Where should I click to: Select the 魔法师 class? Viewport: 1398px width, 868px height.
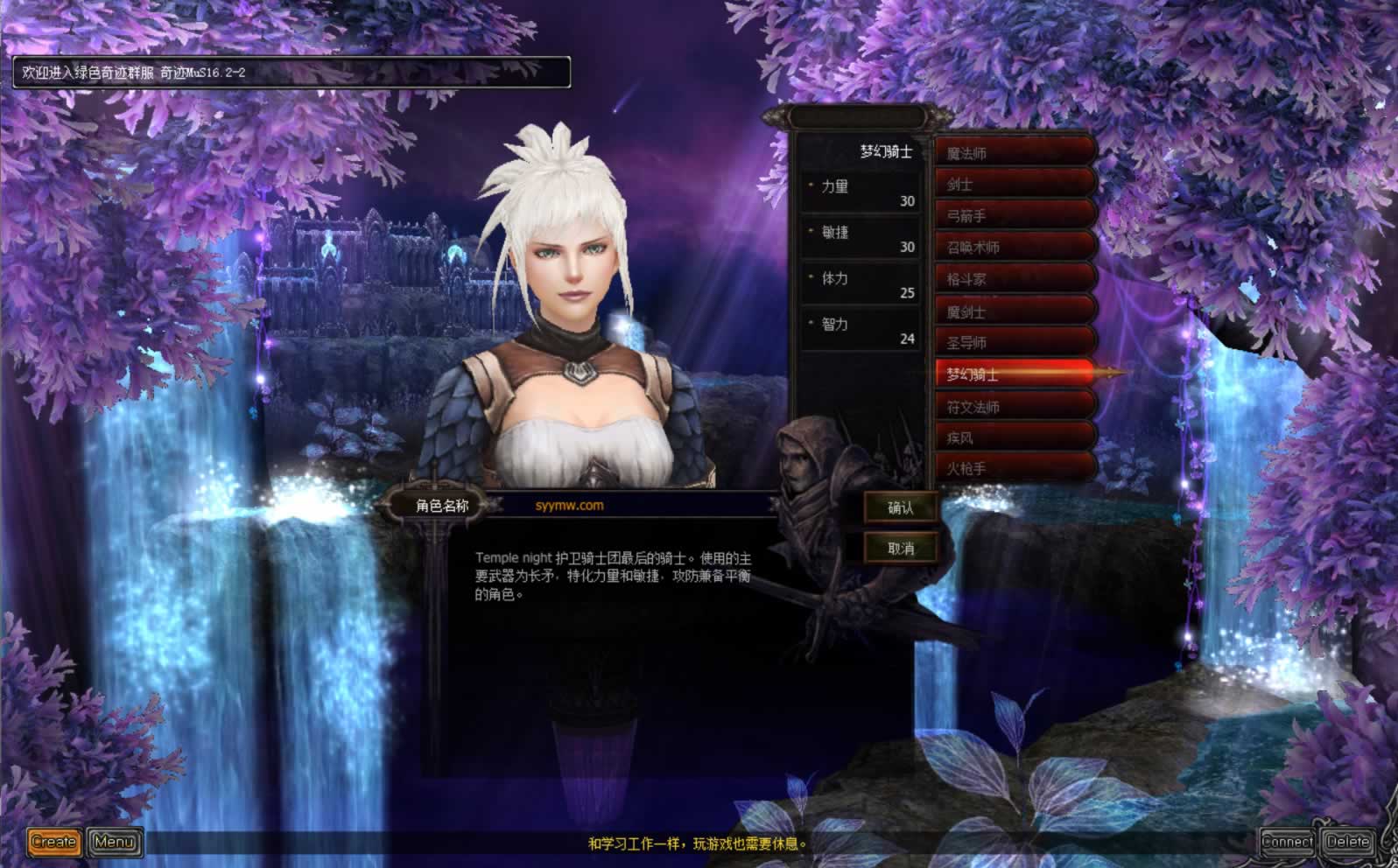(x=1014, y=153)
